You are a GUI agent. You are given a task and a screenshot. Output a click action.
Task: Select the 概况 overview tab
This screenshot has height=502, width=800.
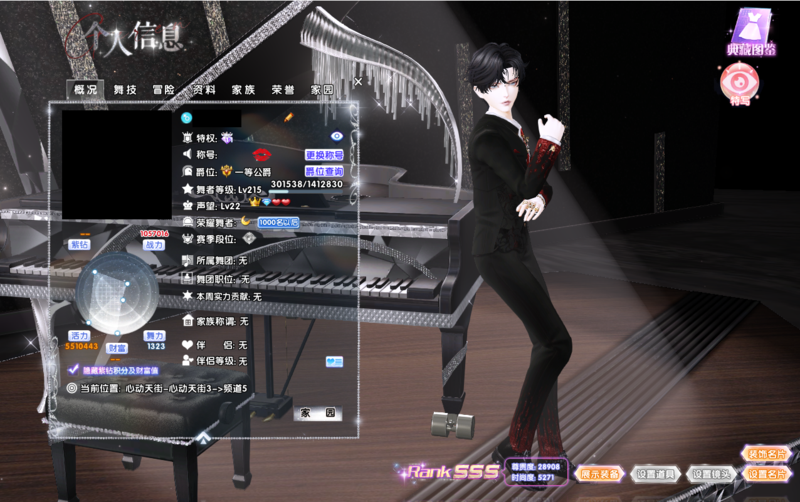tap(86, 90)
